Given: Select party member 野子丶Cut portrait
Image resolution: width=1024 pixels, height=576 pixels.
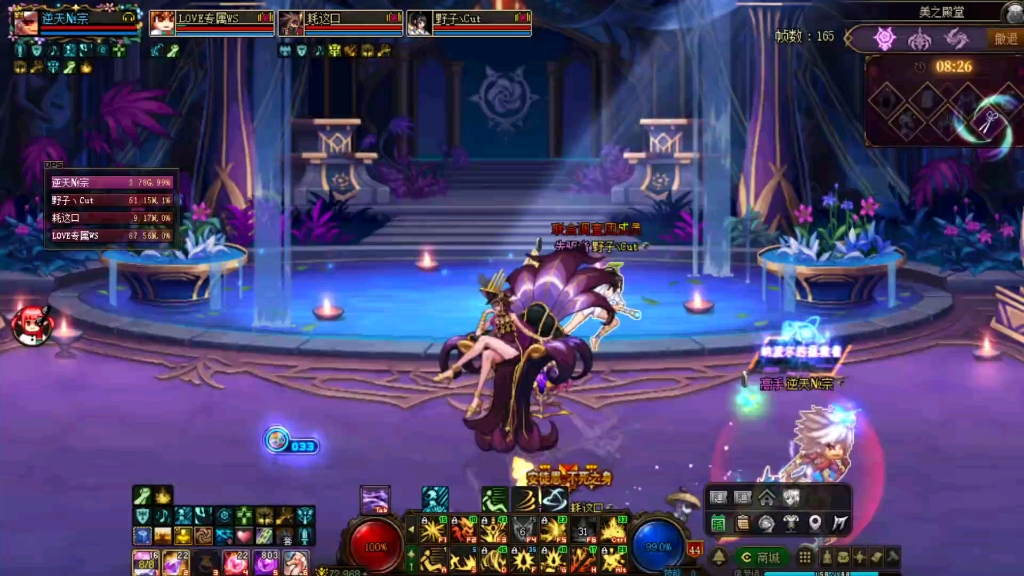Looking at the screenshot, I should pos(419,22).
